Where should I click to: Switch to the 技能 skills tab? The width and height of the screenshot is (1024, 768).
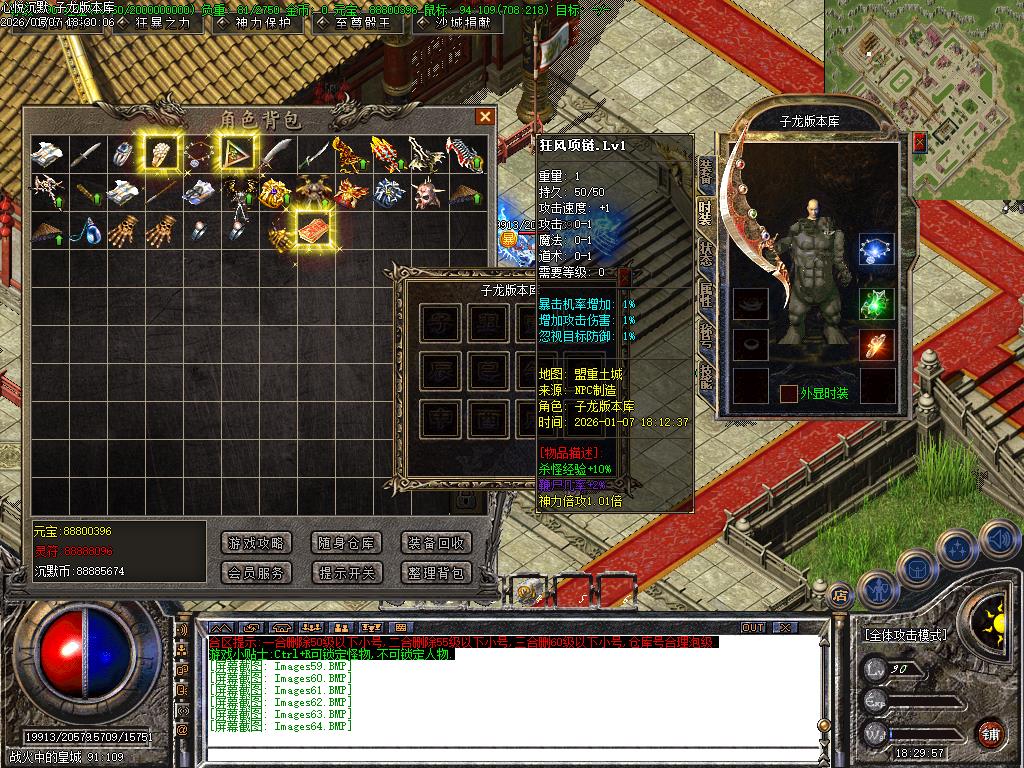pyautogui.click(x=706, y=377)
